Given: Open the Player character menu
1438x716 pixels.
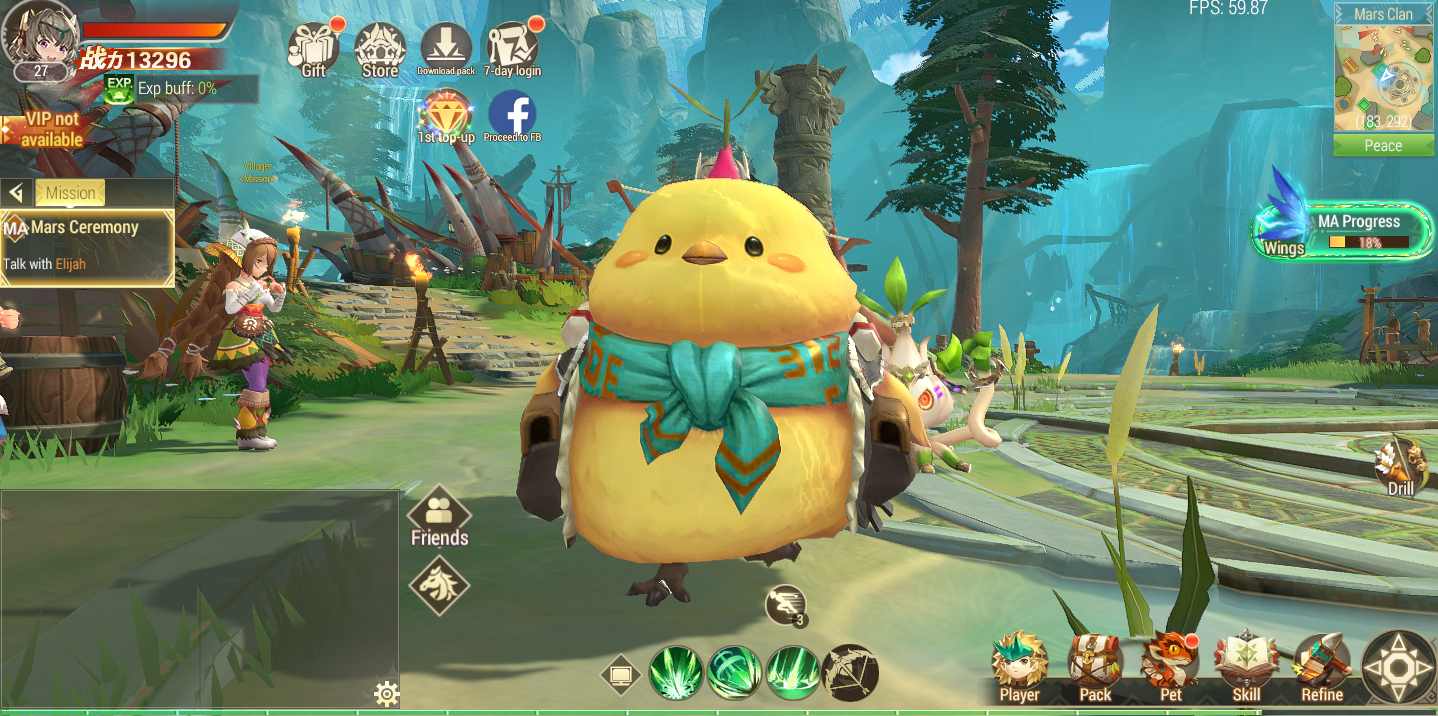Looking at the screenshot, I should coord(1019,667).
